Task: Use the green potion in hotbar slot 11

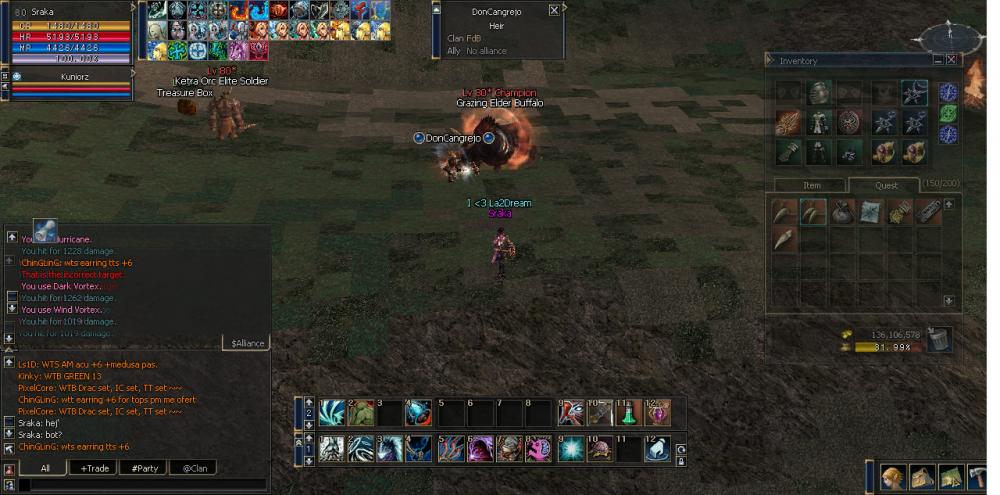Action: tap(629, 412)
